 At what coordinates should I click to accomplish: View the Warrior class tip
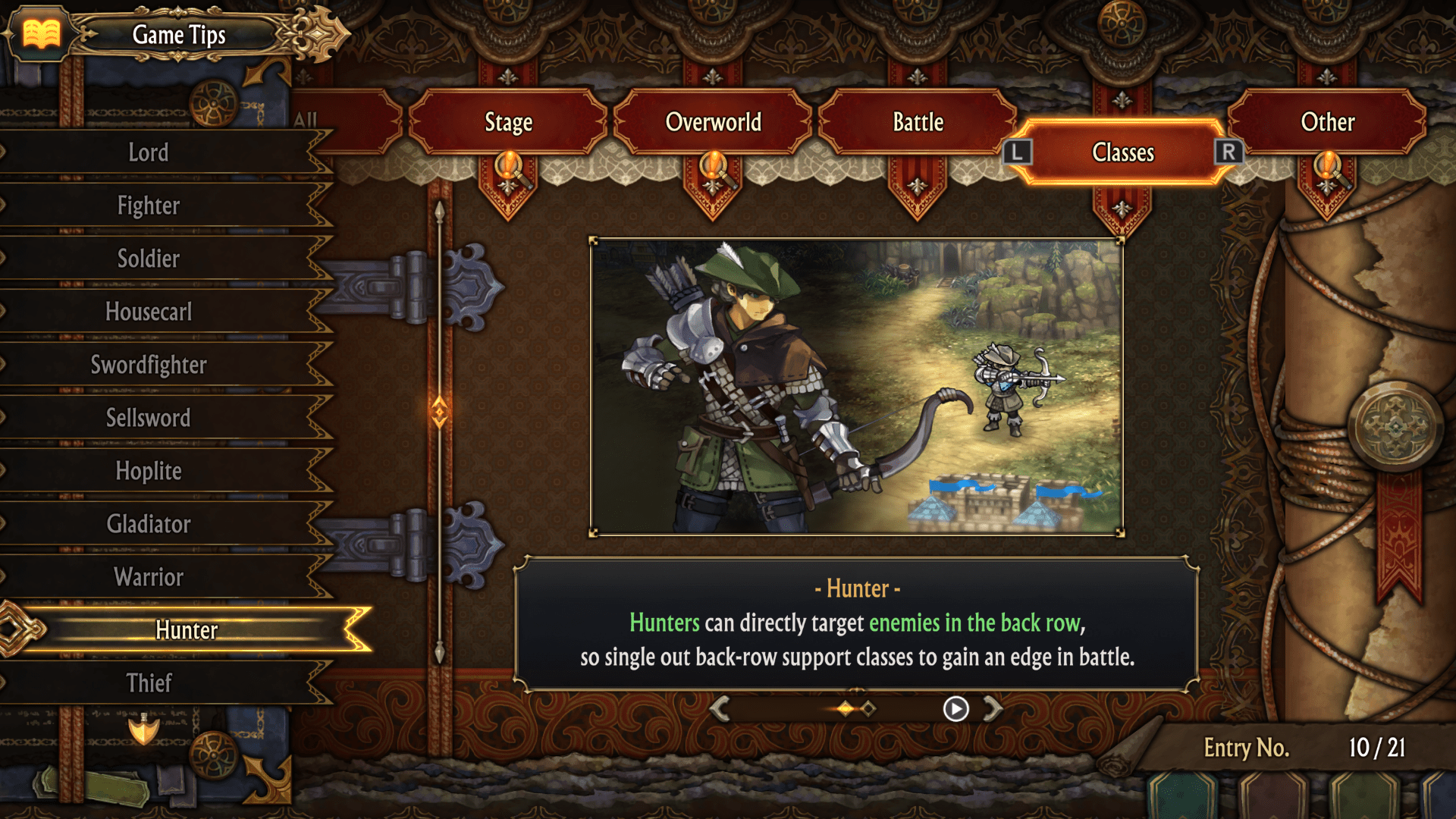pos(149,577)
